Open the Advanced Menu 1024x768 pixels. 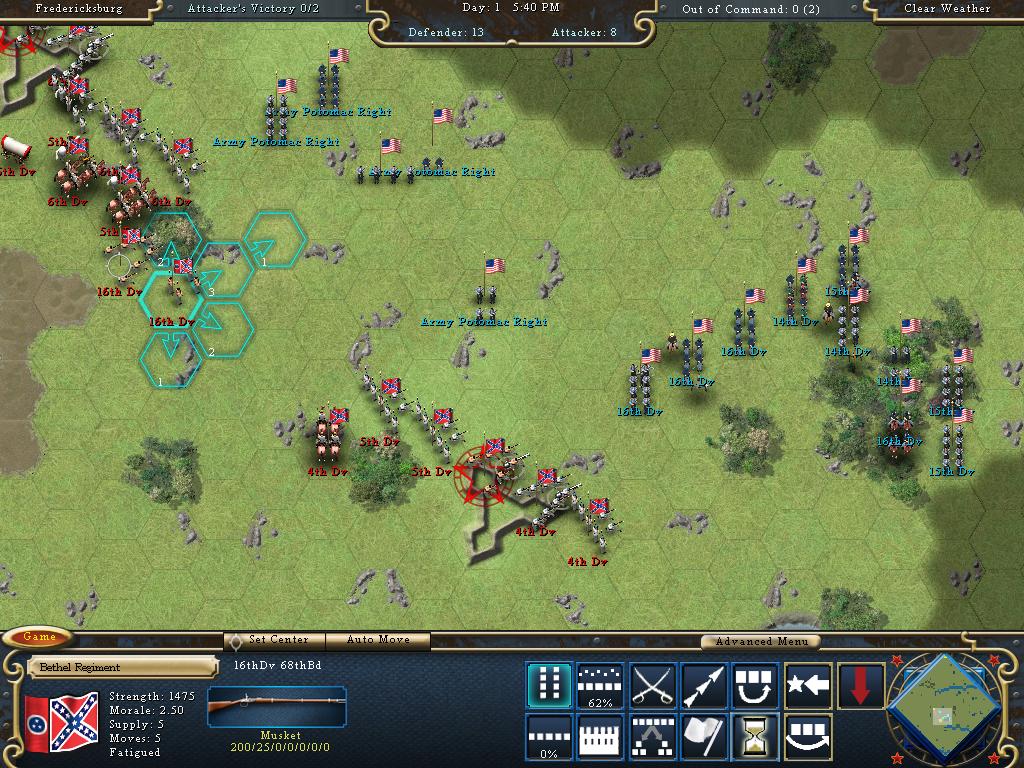pyautogui.click(x=758, y=641)
